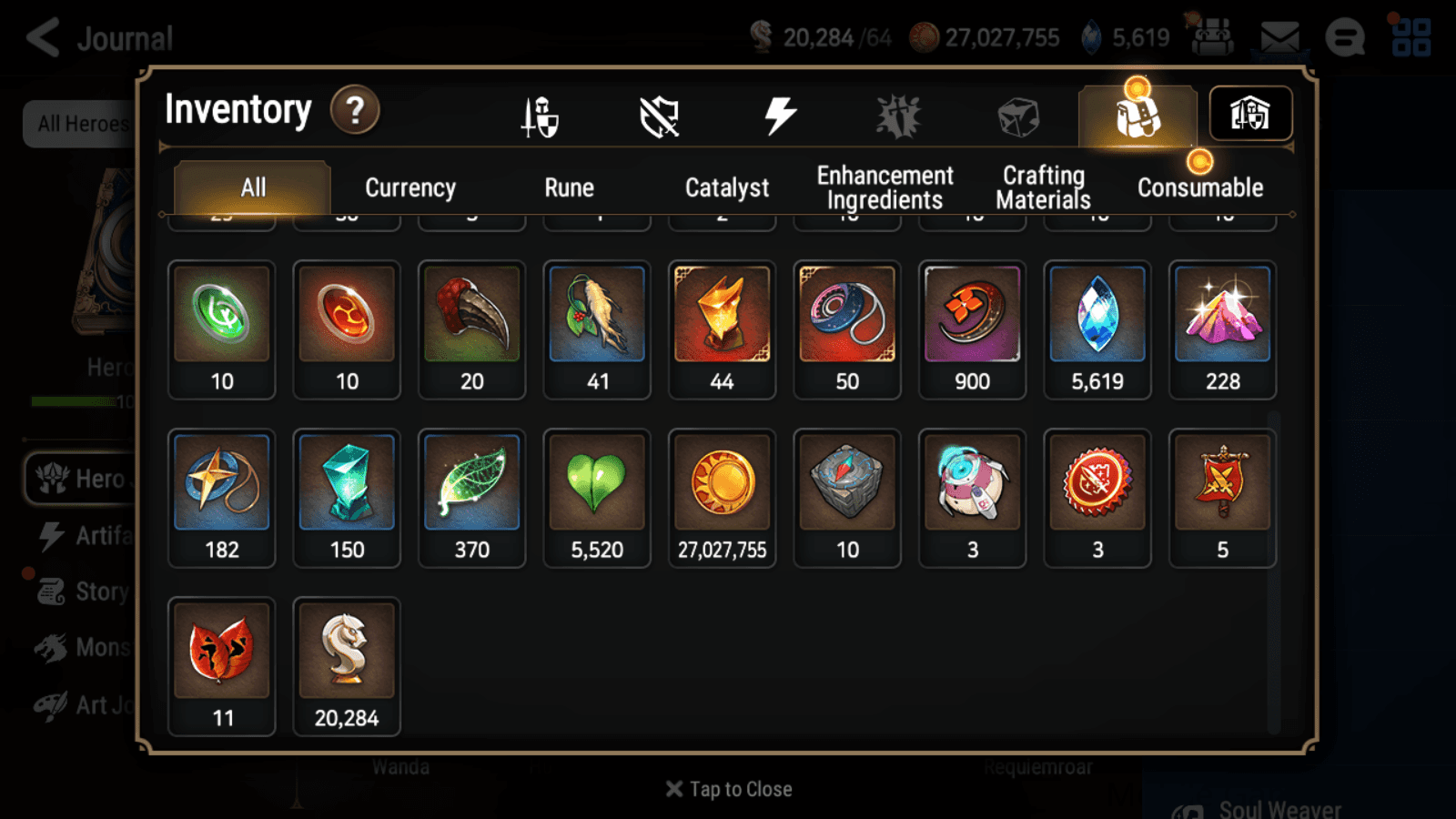Switch to the Crafting Materials tab
This screenshot has width=1456, height=819.
1043,188
